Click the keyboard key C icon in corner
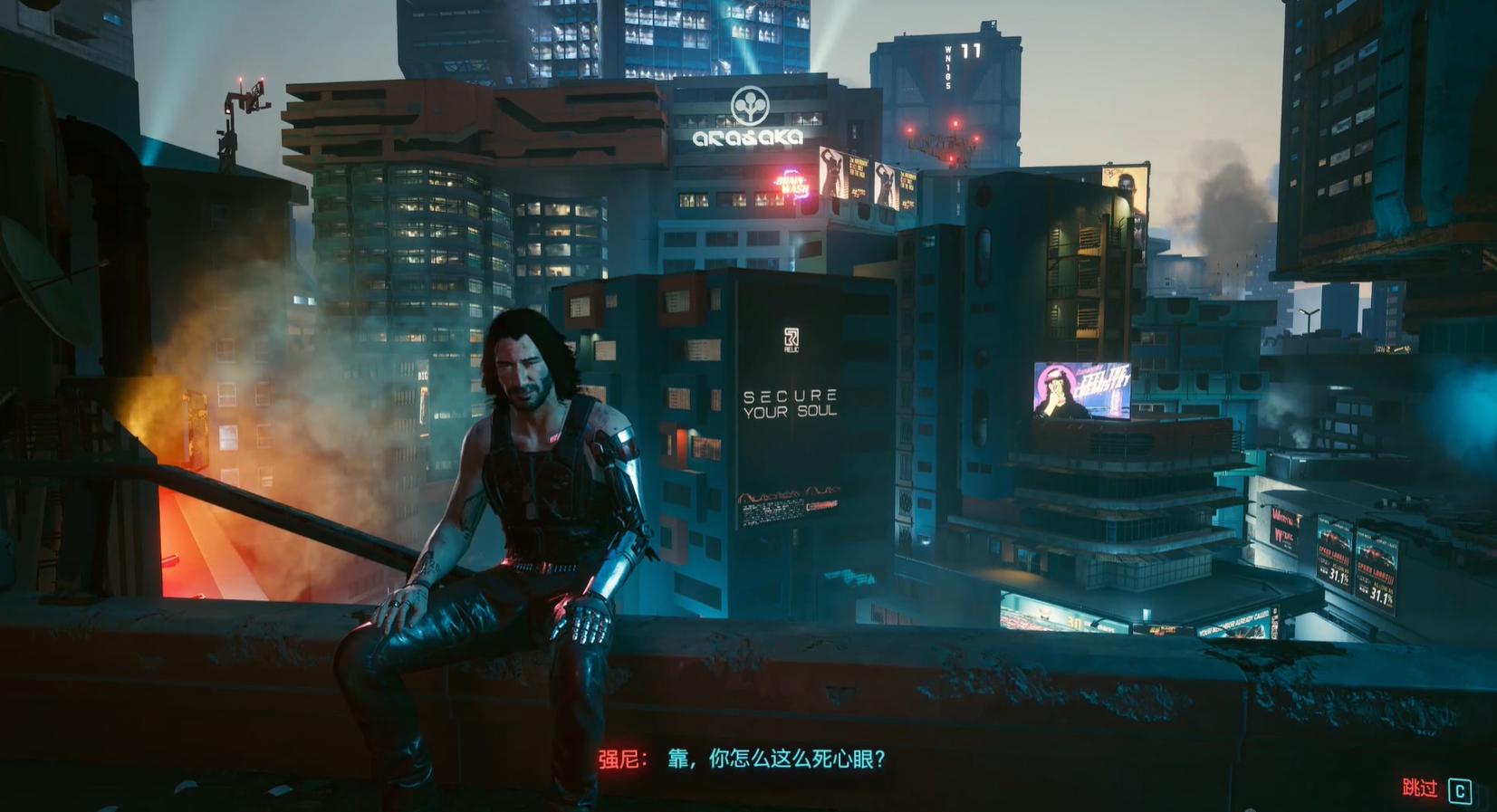This screenshot has height=812, width=1497. pos(1461,791)
